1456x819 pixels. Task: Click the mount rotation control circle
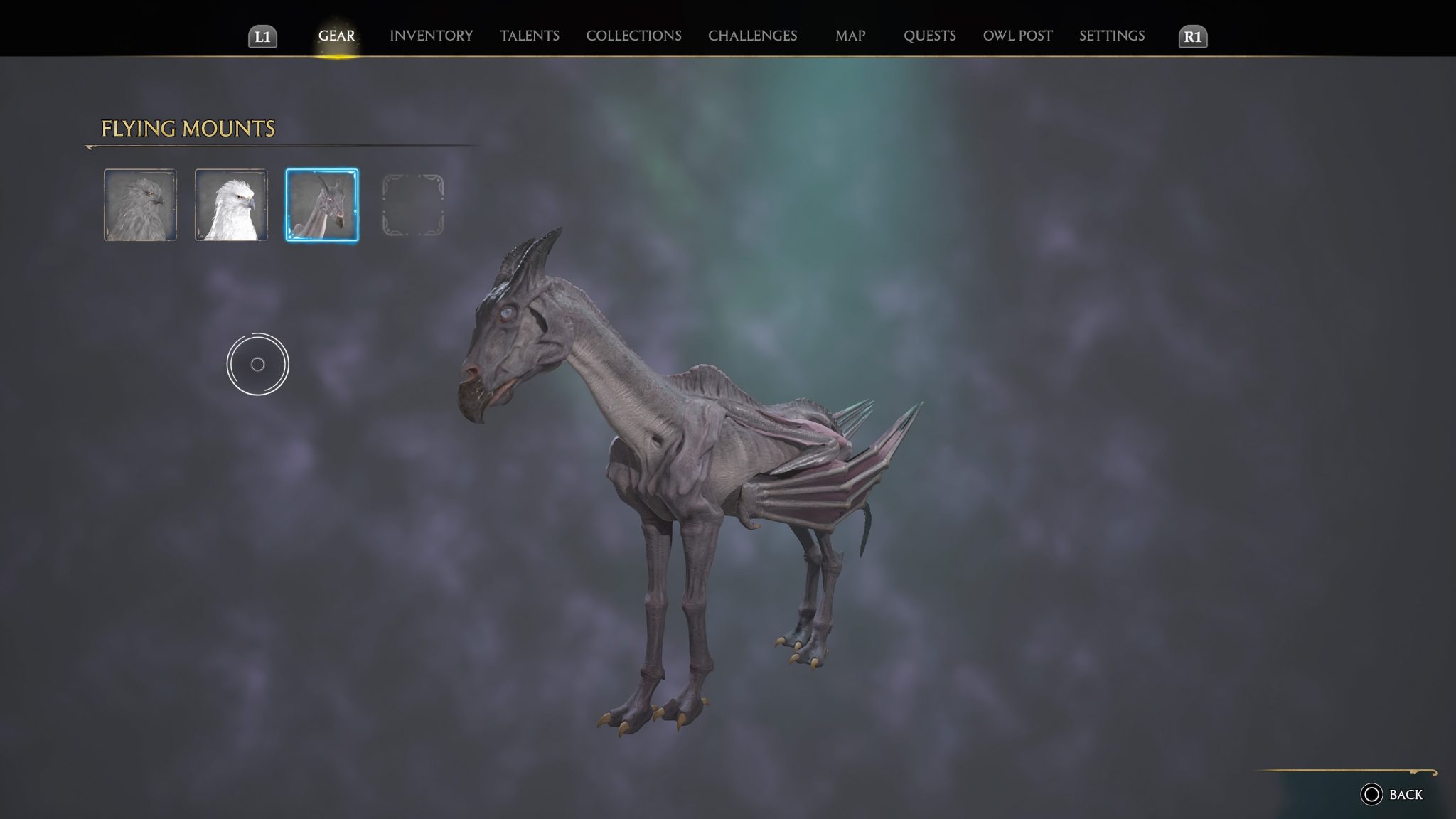pyautogui.click(x=259, y=364)
